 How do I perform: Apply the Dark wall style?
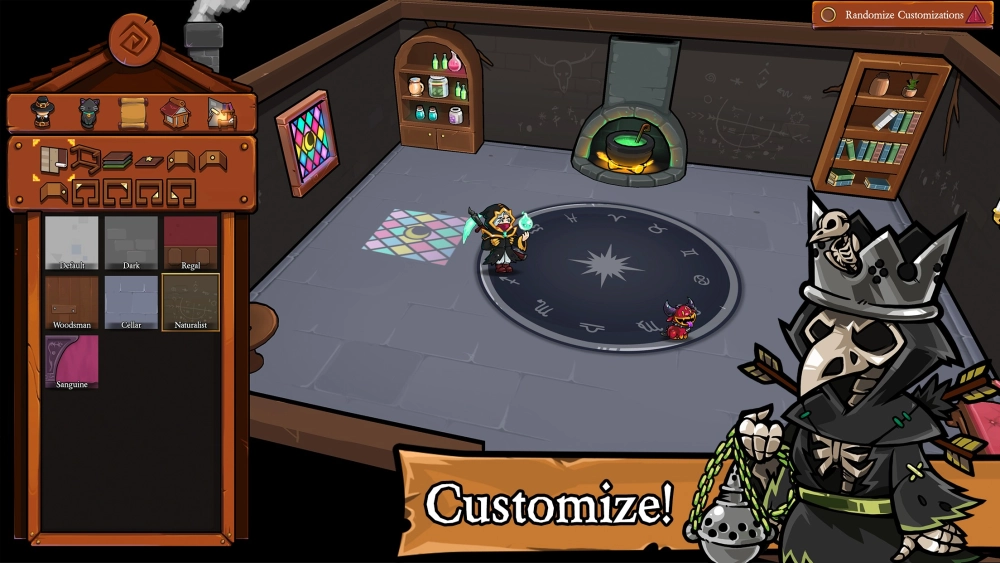coord(131,243)
